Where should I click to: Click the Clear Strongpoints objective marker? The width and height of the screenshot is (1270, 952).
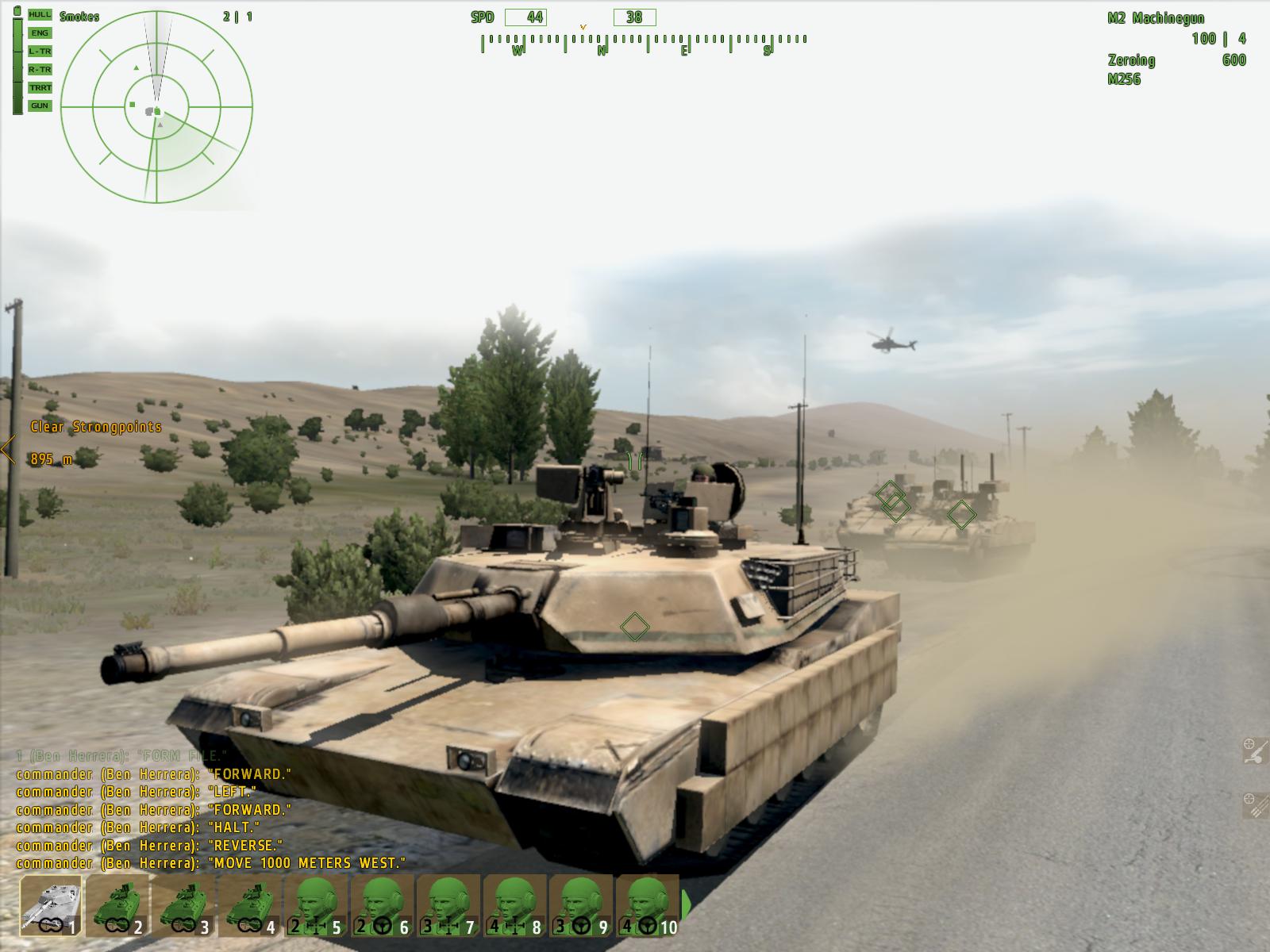click(x=95, y=427)
